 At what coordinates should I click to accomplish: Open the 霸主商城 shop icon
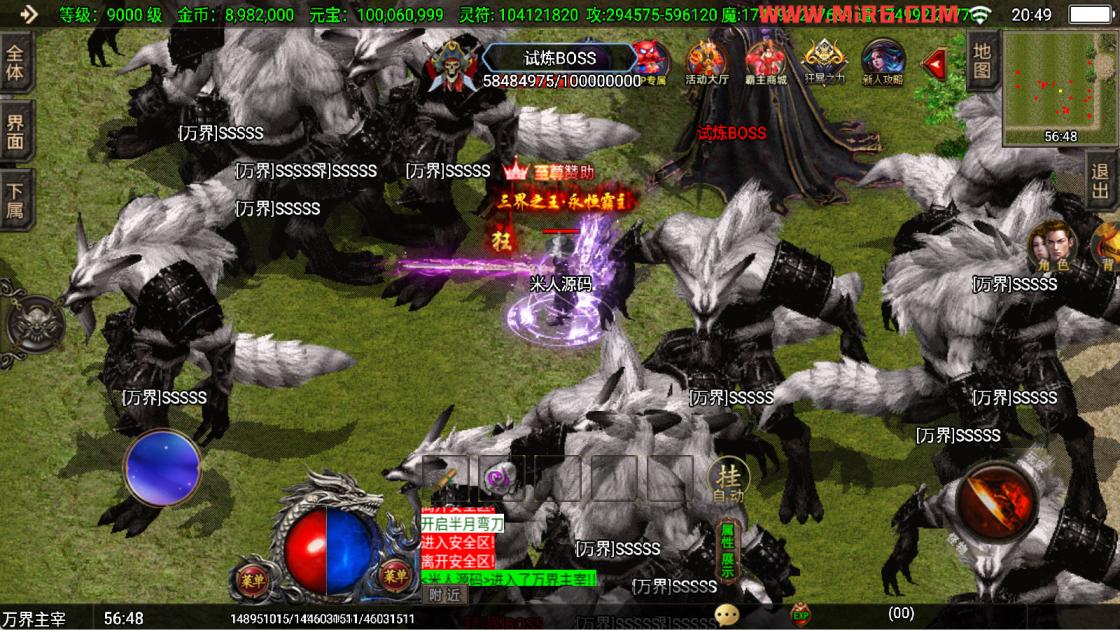[767, 62]
